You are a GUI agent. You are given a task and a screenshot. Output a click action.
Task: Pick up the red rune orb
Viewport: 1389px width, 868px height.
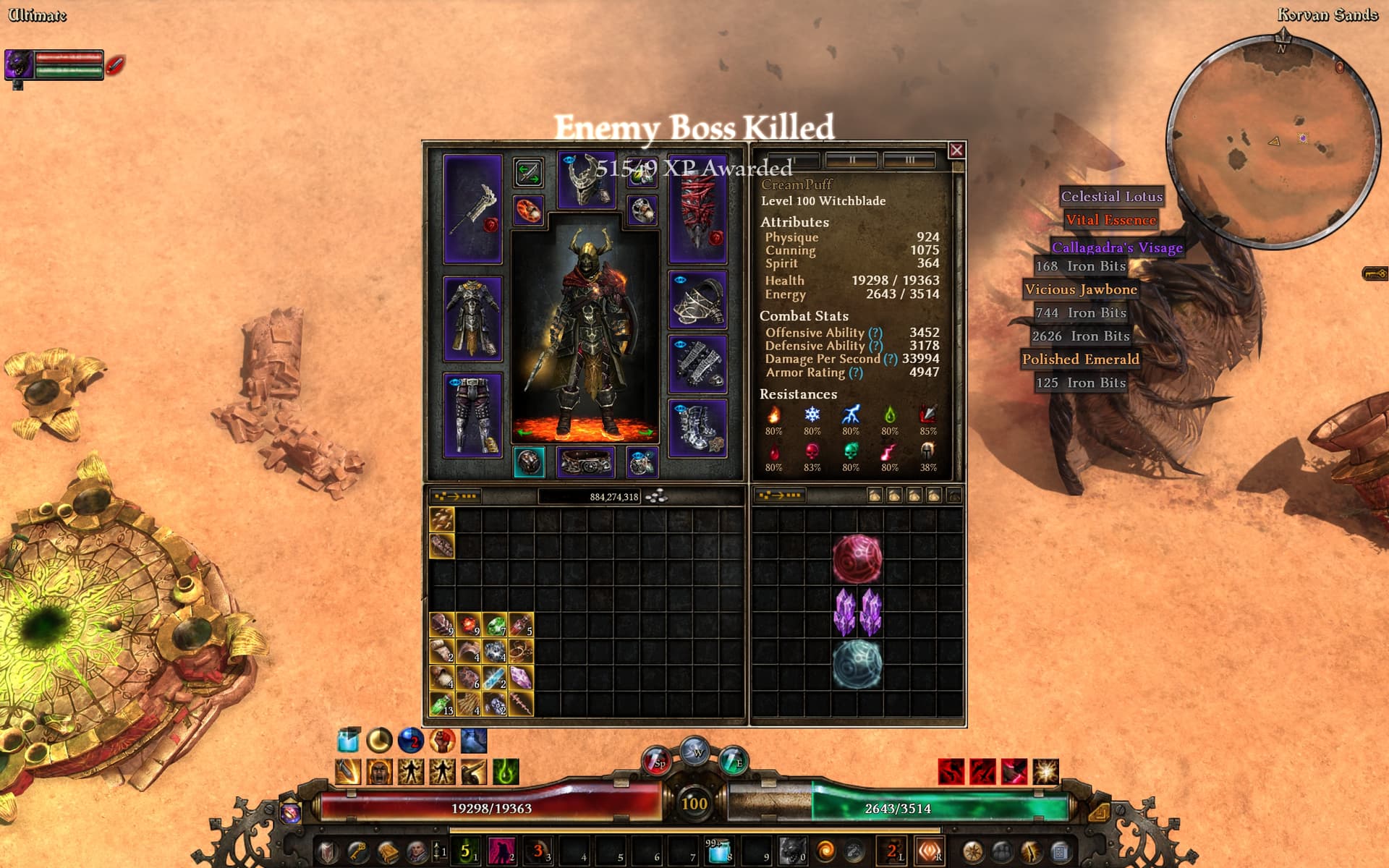click(857, 558)
